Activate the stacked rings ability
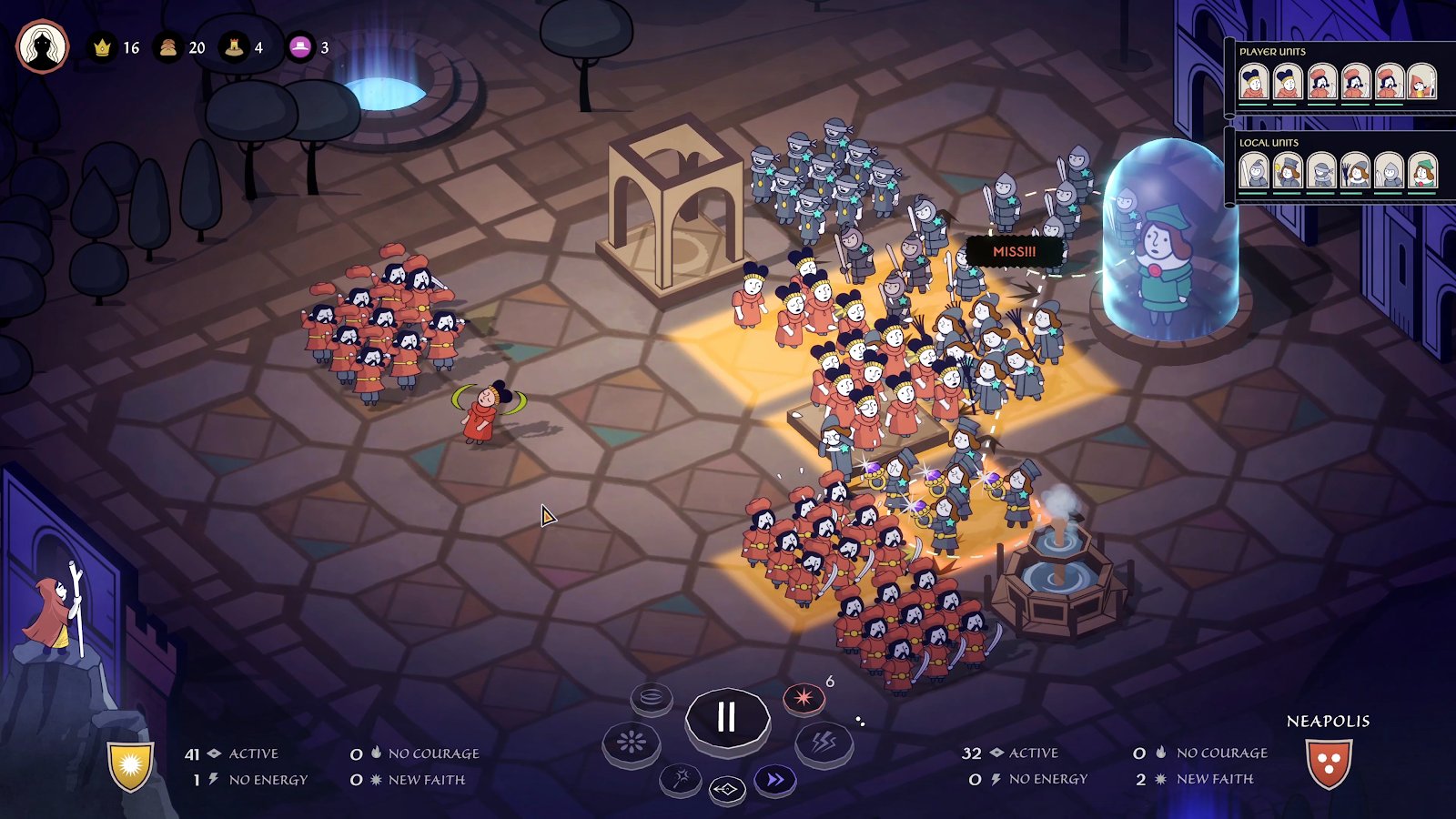1456x819 pixels. [652, 698]
